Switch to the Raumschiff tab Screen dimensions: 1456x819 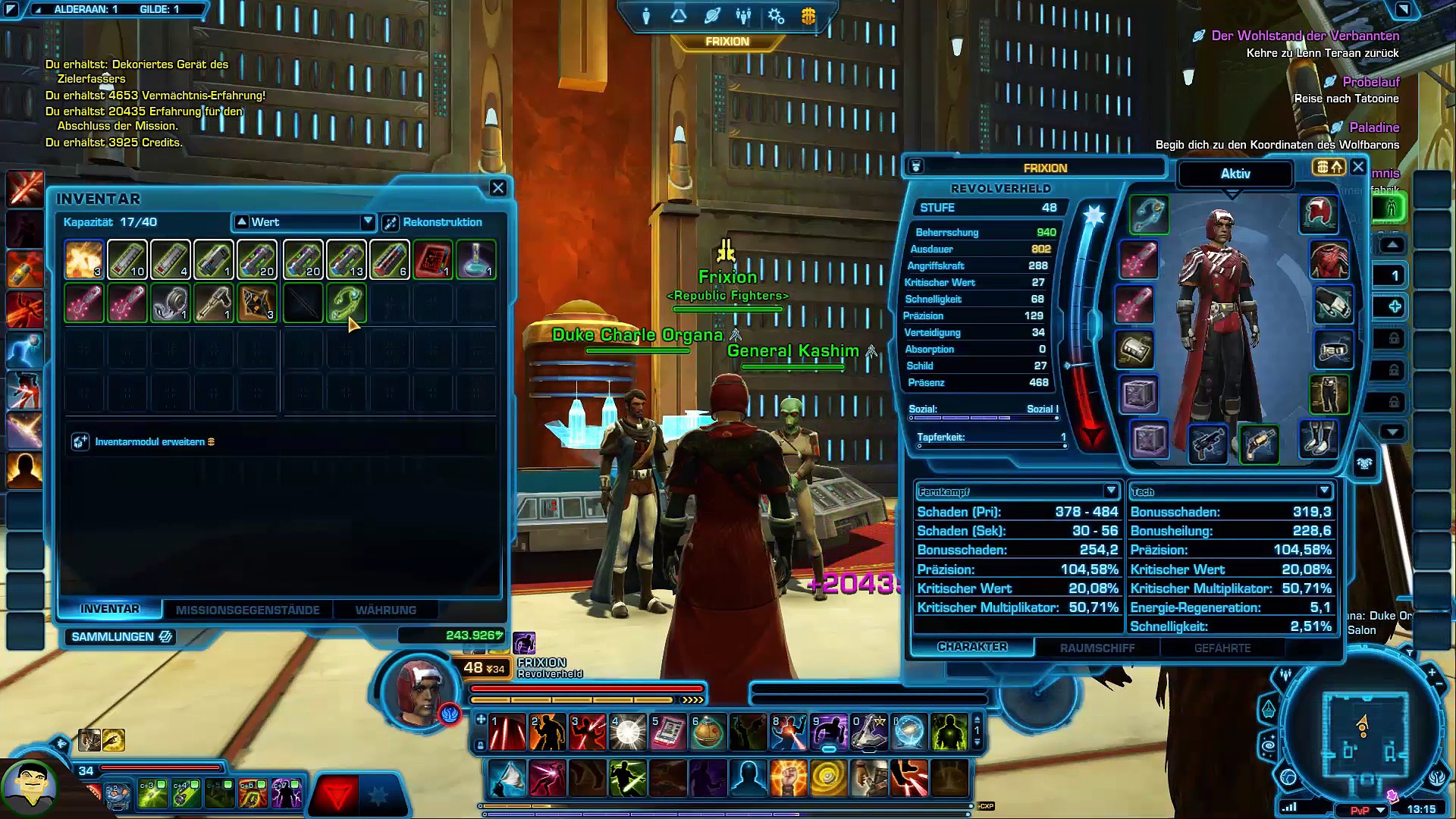[x=1097, y=648]
